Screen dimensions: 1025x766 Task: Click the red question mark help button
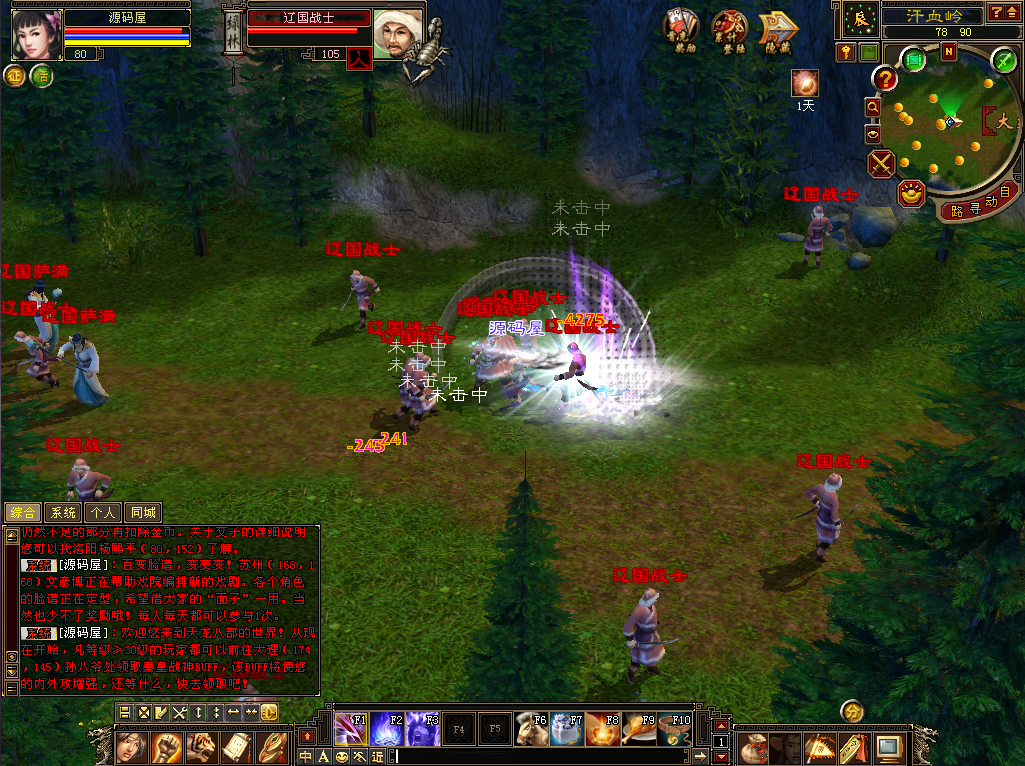tap(884, 78)
